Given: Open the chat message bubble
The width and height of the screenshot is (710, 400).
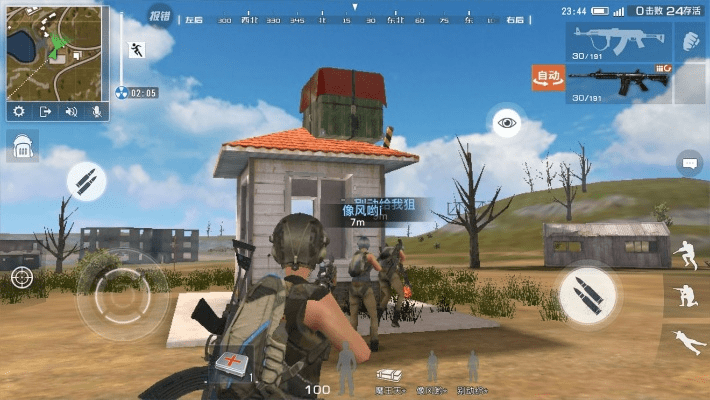Looking at the screenshot, I should [x=690, y=162].
